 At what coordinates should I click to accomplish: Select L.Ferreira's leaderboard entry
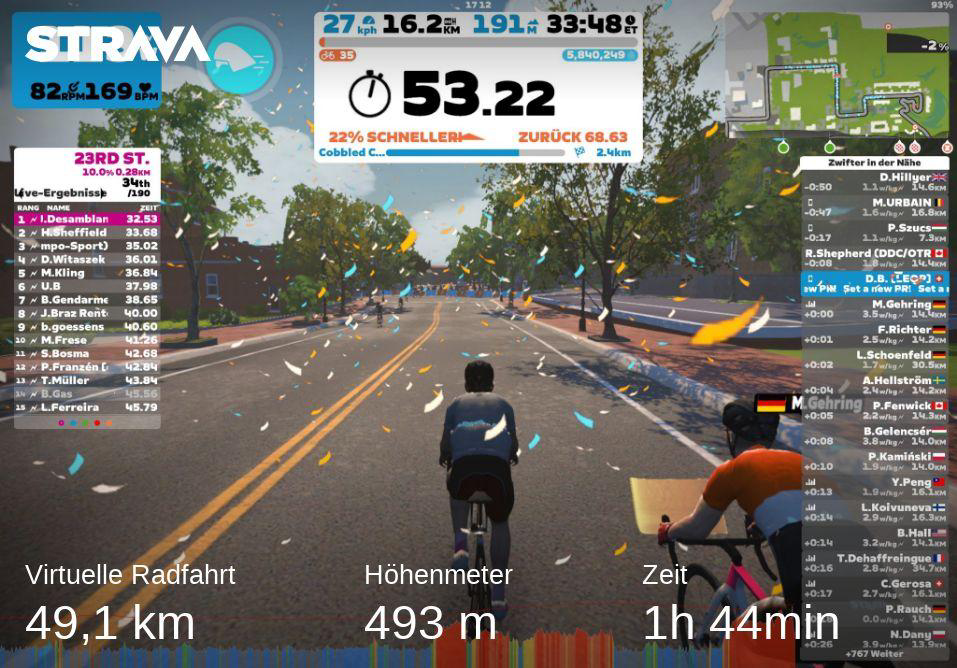87,407
